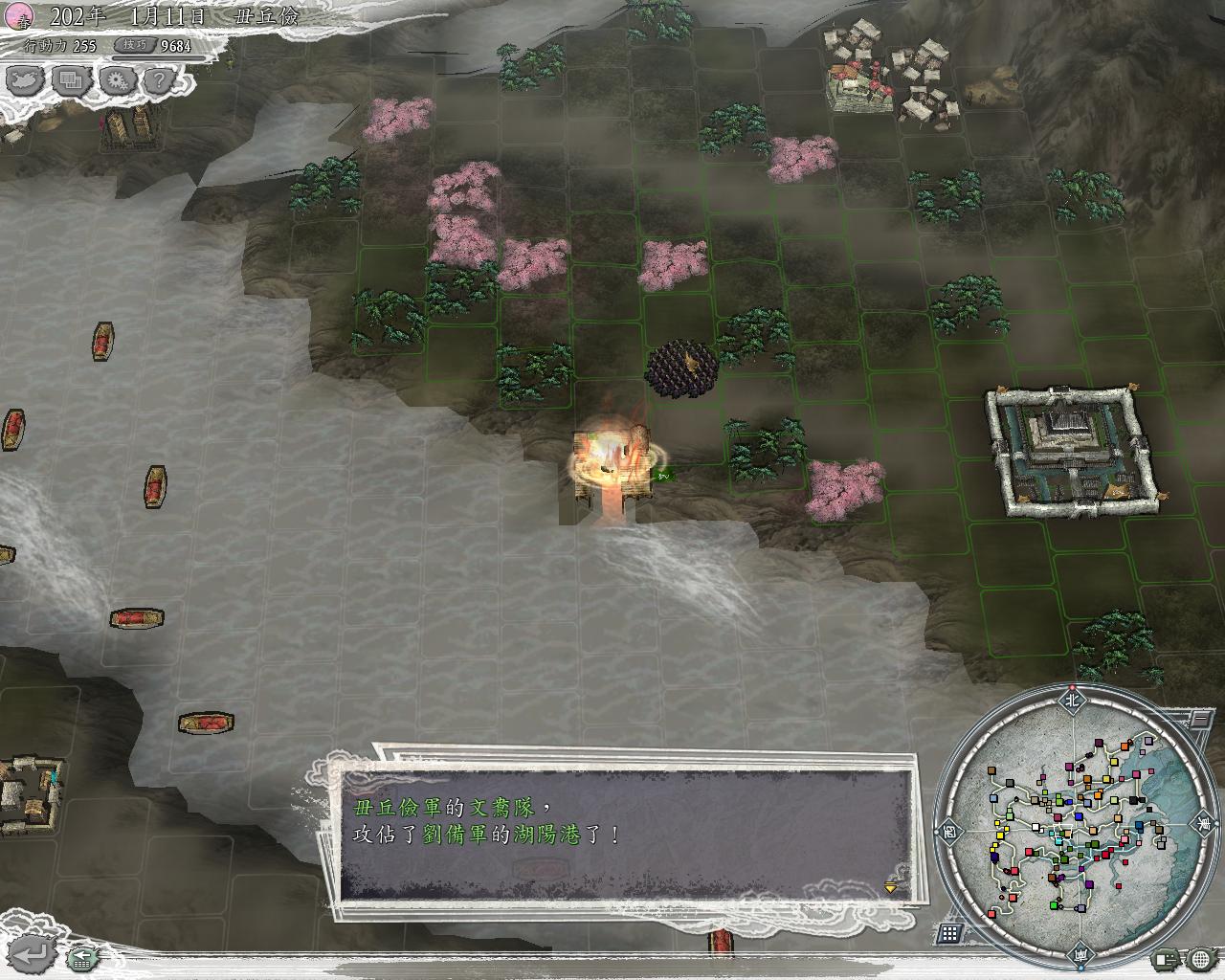Click the large return arrow end-turn button

coord(31,952)
